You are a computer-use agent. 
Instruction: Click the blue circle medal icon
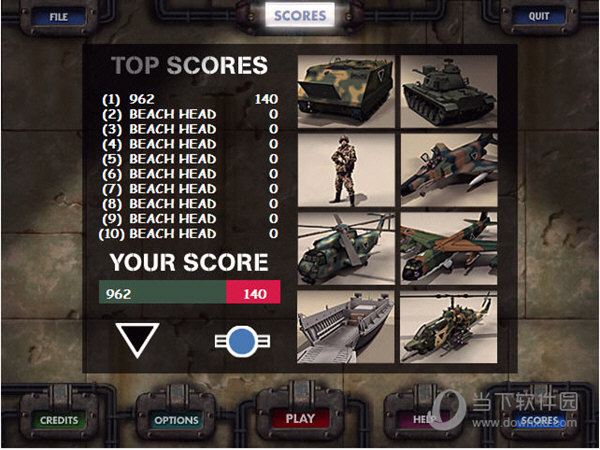241,341
